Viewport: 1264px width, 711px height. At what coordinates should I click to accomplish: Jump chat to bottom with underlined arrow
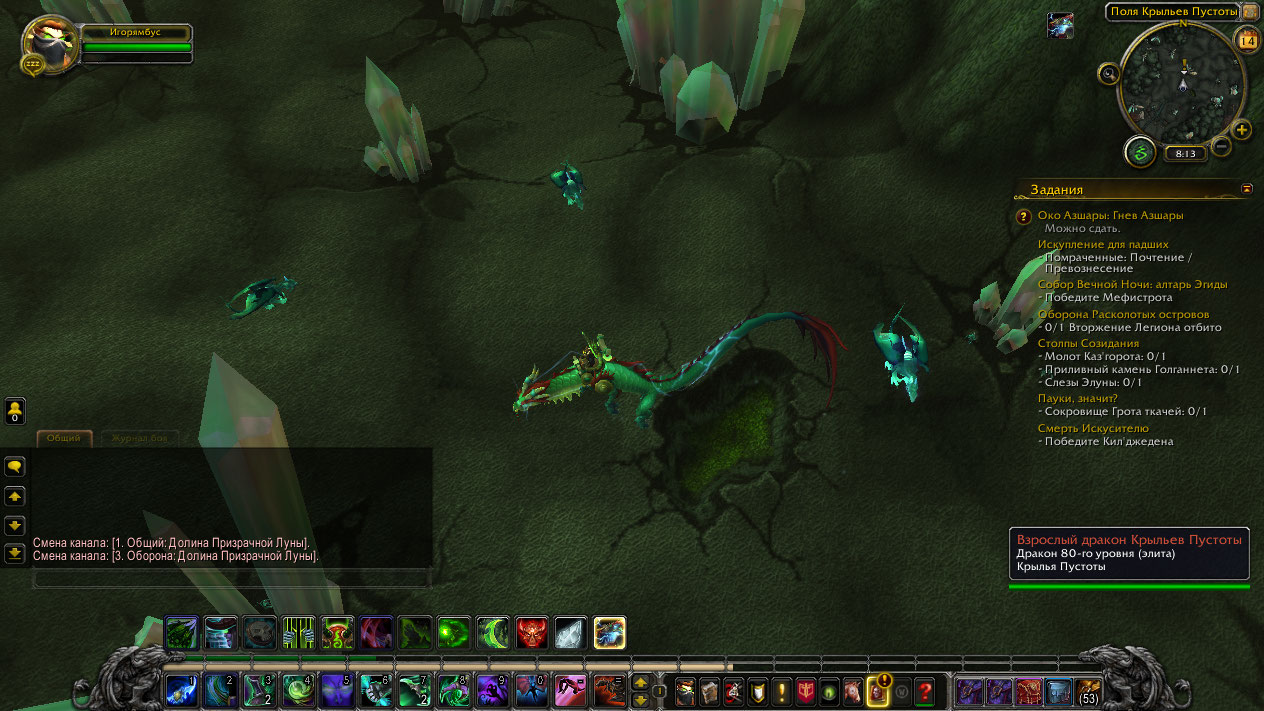[x=15, y=552]
